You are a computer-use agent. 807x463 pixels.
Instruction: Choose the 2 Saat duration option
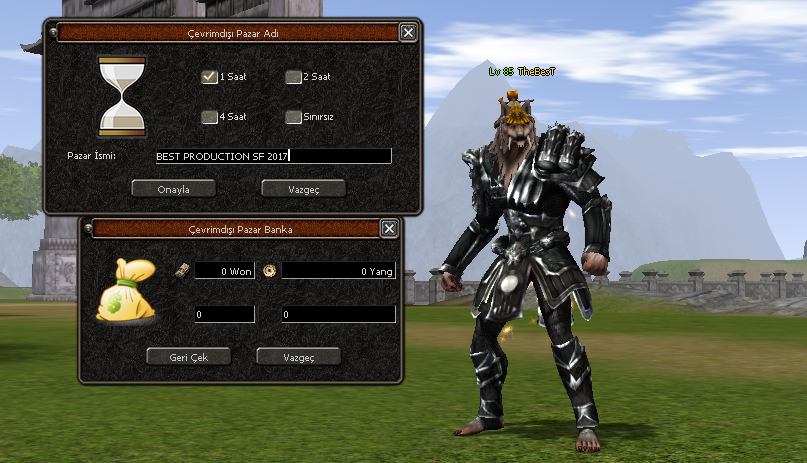pyautogui.click(x=292, y=76)
